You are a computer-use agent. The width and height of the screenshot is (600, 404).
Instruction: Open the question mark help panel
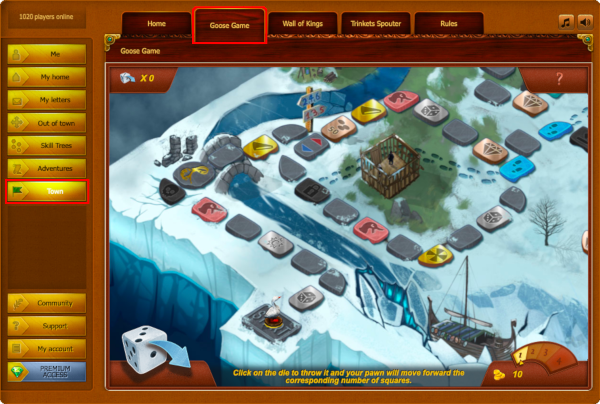558,78
